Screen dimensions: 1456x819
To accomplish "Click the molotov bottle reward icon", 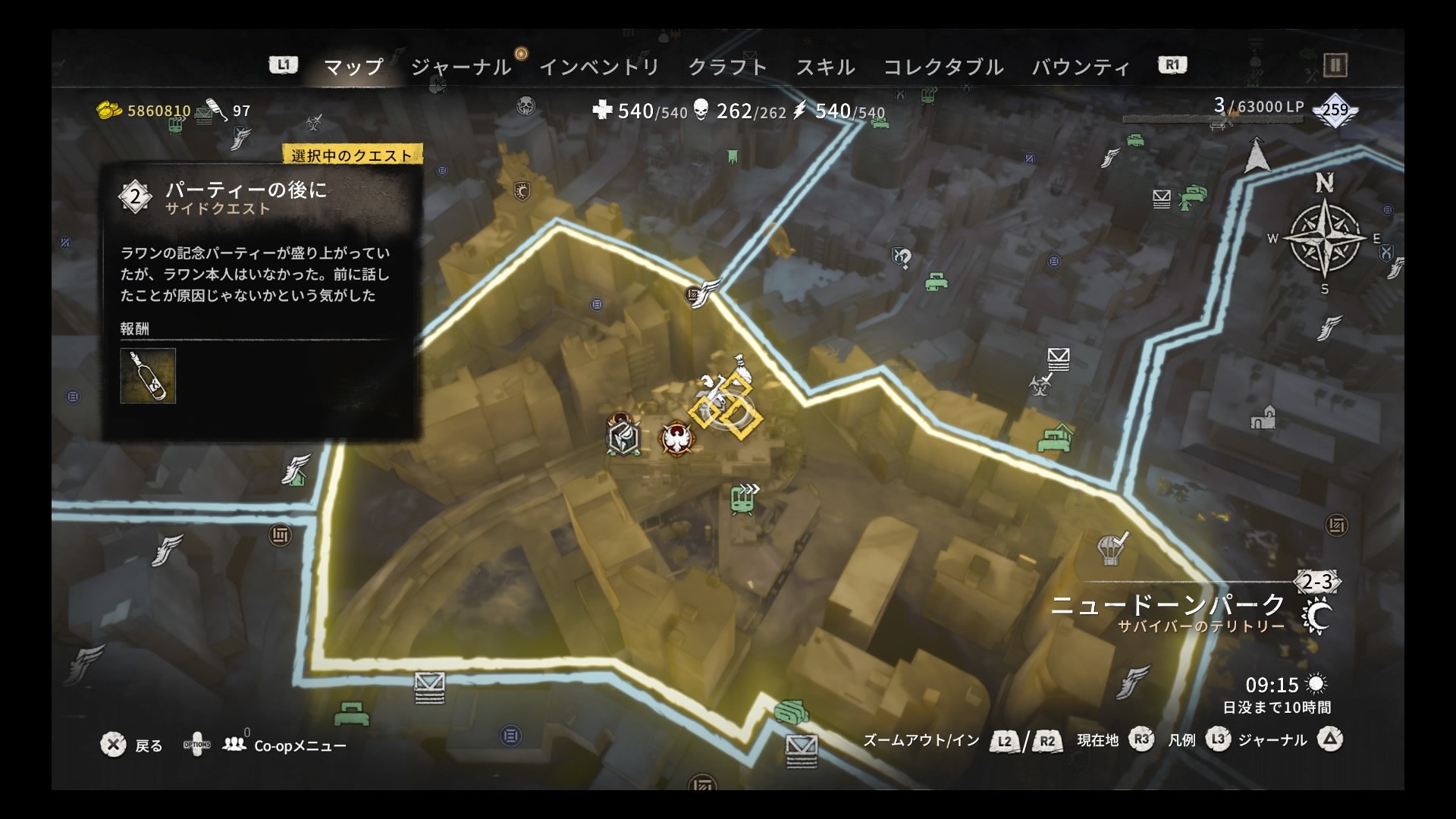I will click(148, 375).
